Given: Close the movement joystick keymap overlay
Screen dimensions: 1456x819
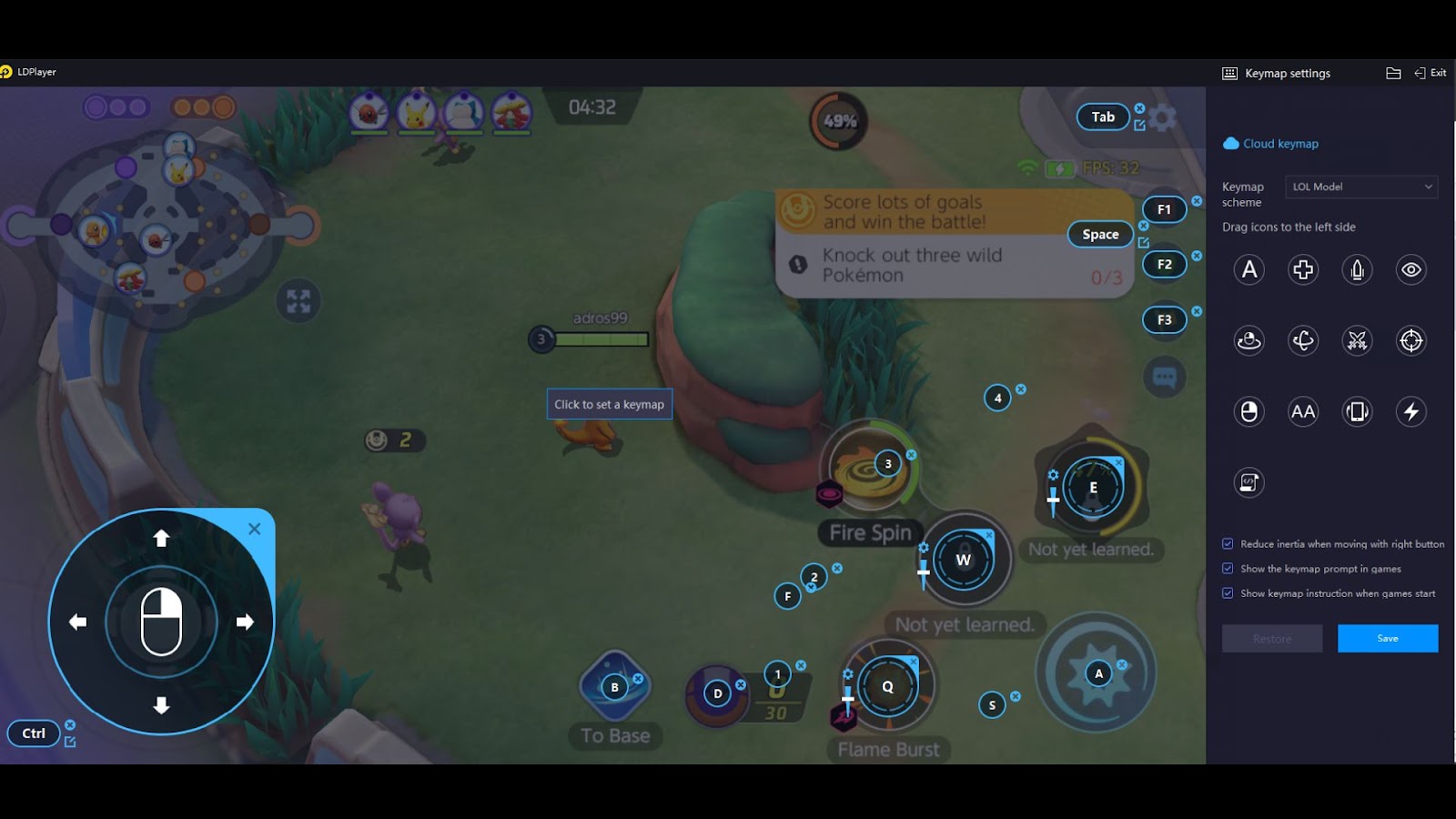Looking at the screenshot, I should (255, 529).
